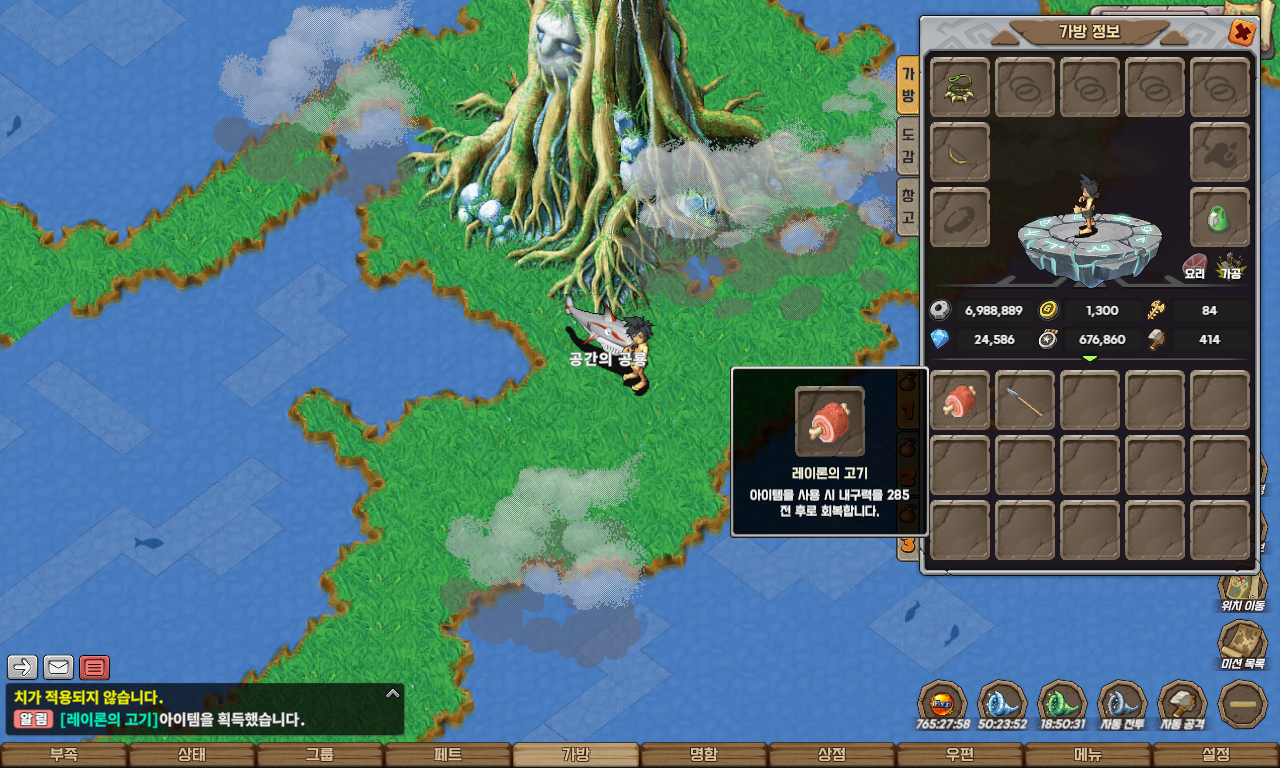Switch to the 도감 side tab
This screenshot has width=1280, height=768.
[907, 145]
